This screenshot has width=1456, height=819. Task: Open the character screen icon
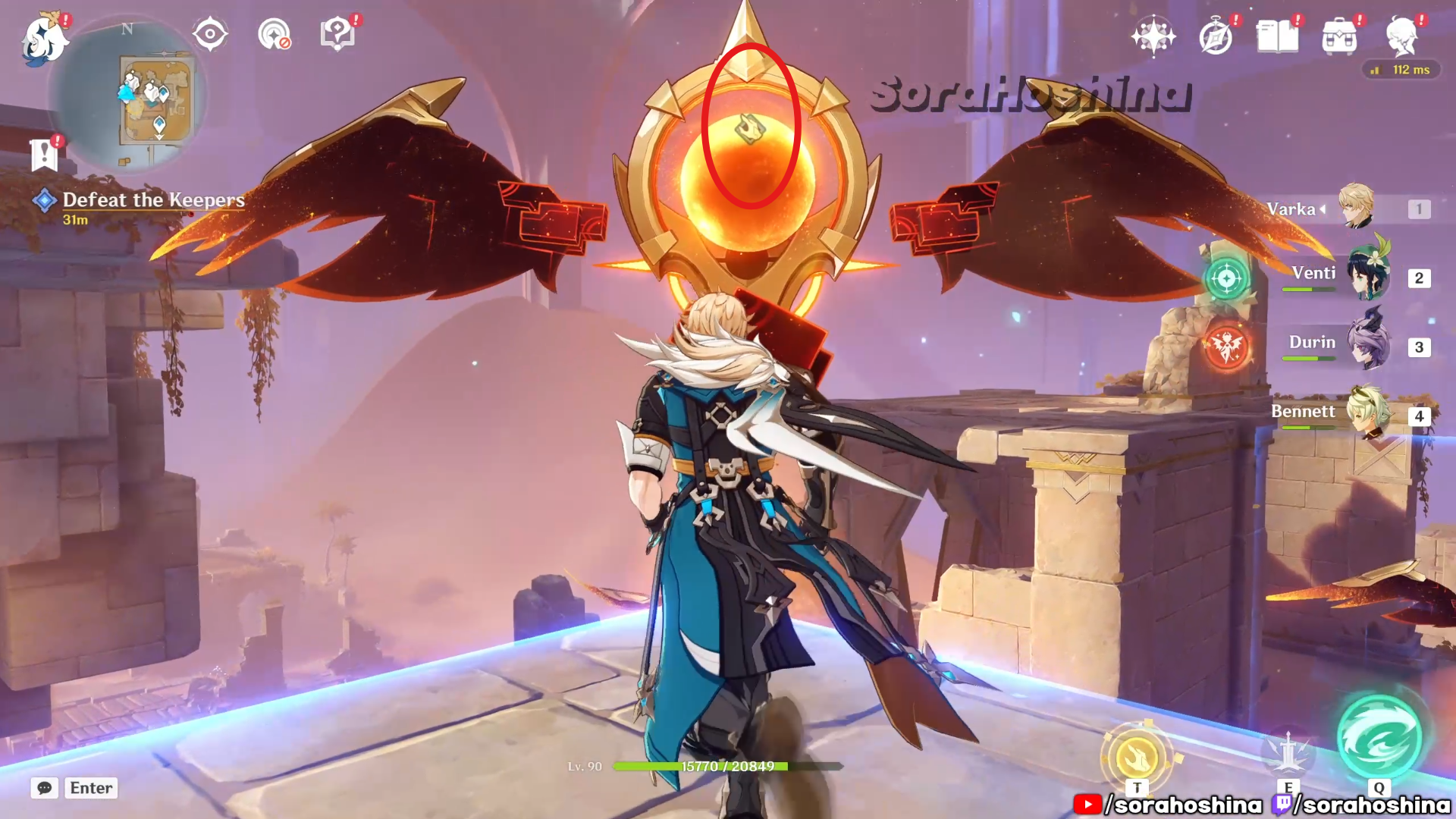tap(1401, 36)
